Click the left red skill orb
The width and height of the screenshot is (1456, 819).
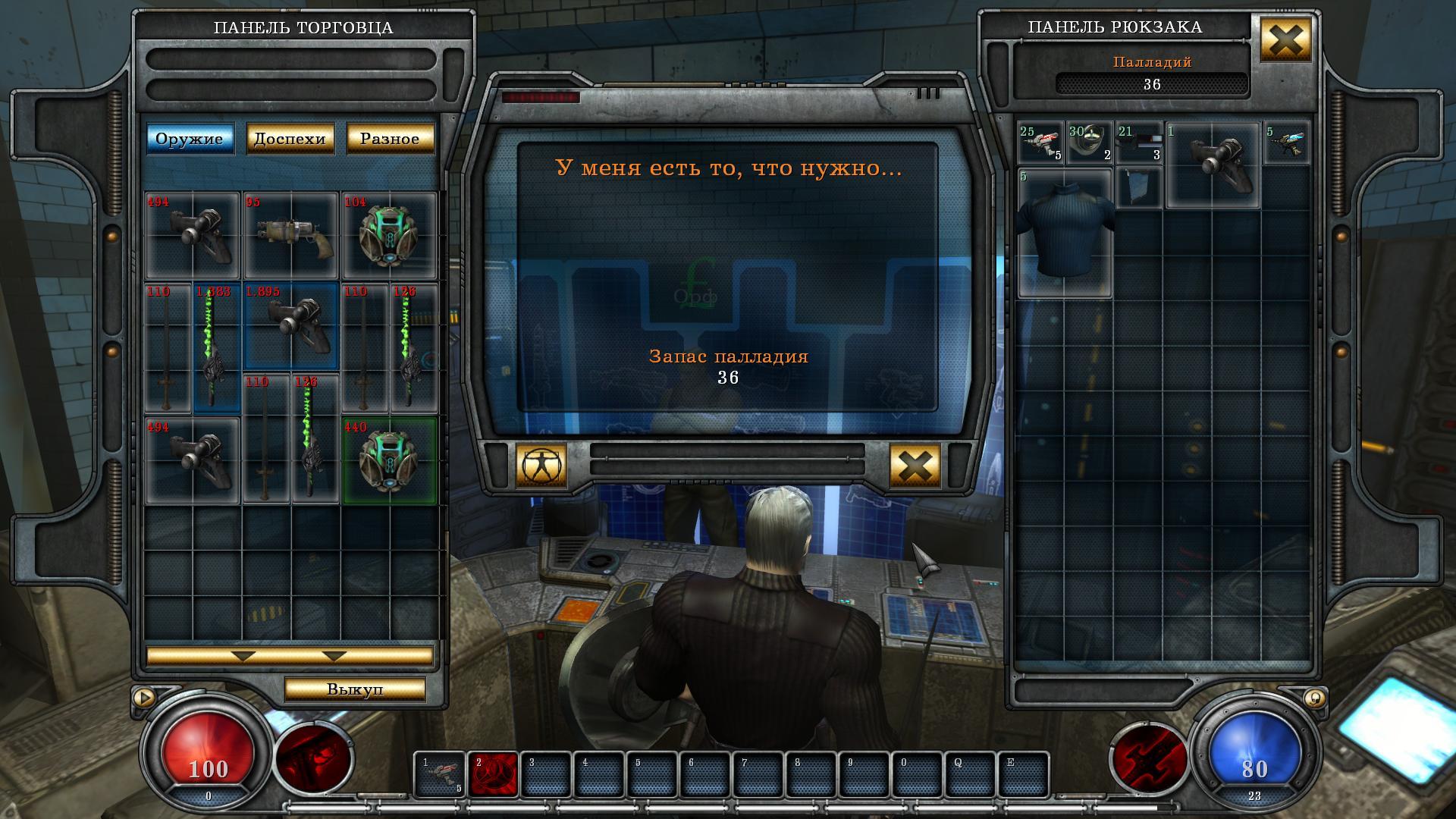tap(312, 758)
